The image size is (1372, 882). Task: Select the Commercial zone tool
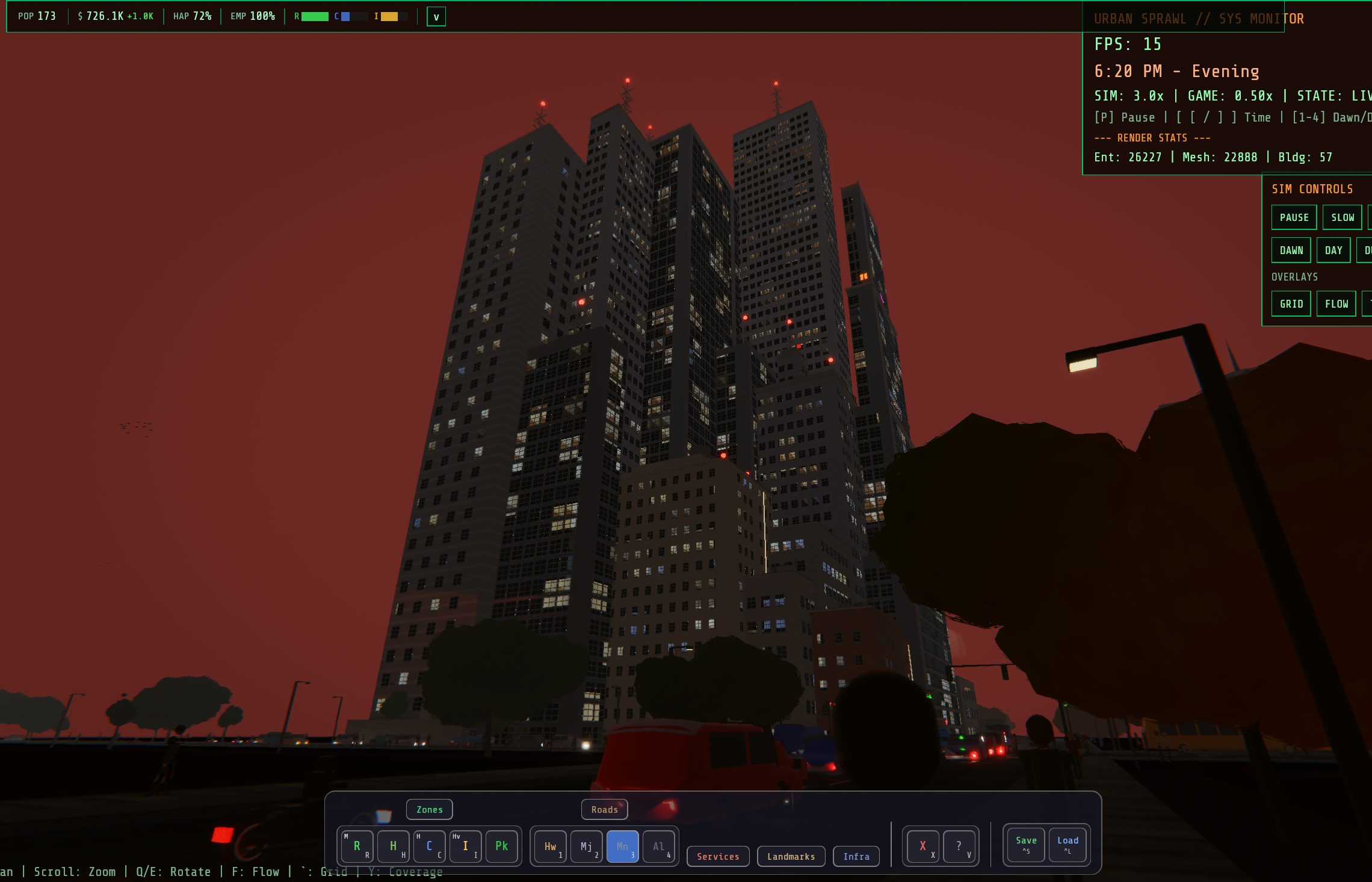click(430, 846)
